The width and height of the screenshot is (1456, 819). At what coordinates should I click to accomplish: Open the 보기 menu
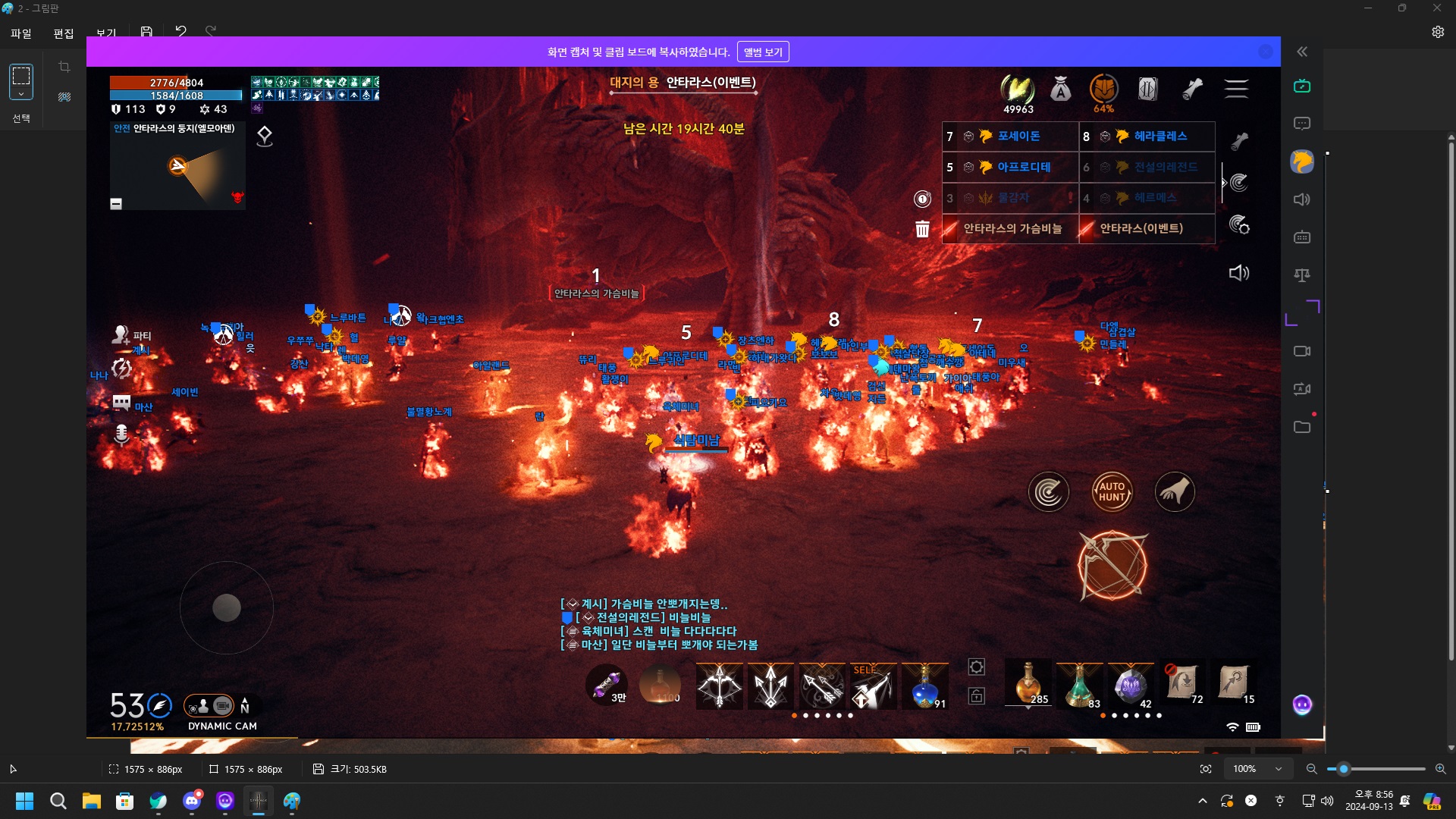(106, 33)
